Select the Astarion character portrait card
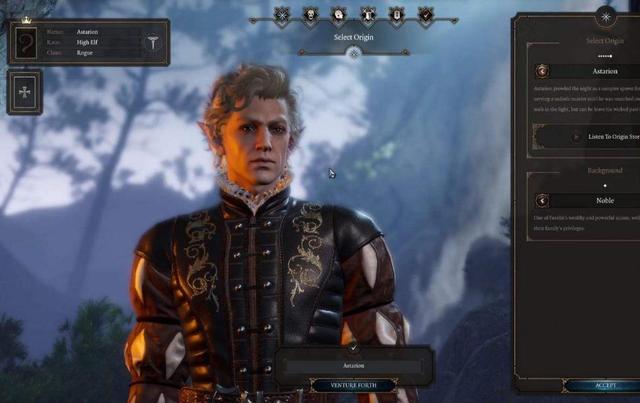Viewport: 640px width, 403px height. click(26, 43)
